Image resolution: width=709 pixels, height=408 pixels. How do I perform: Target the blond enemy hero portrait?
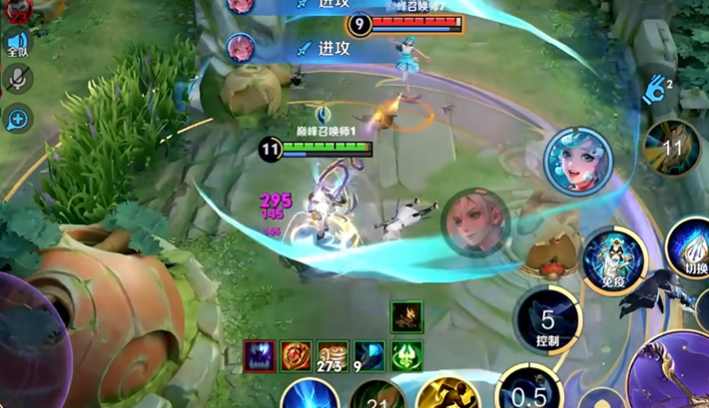475,221
